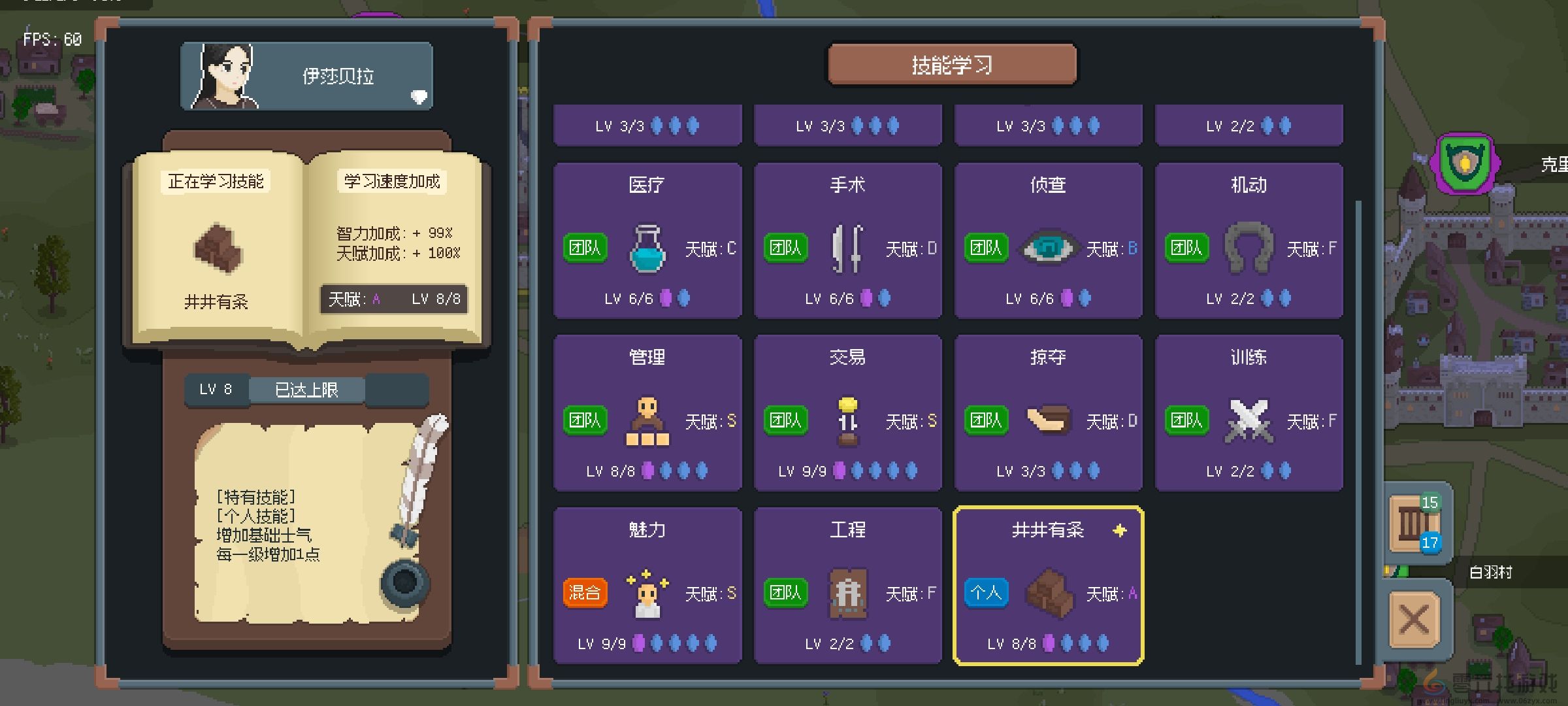Select the 白羽村 village label

(1491, 572)
